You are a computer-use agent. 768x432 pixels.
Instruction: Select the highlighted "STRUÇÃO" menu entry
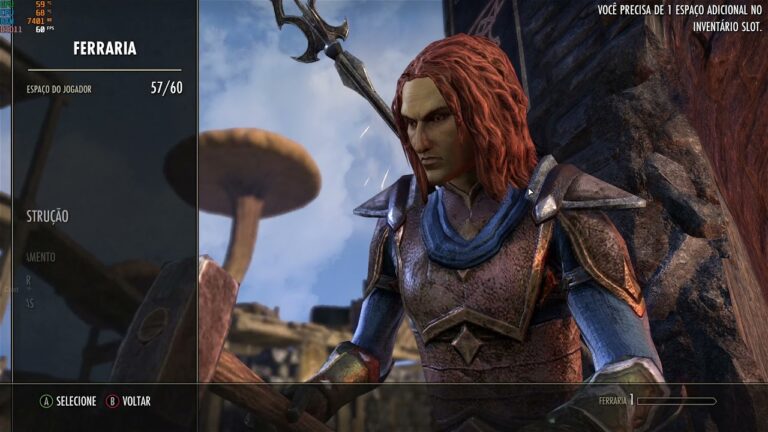point(48,216)
